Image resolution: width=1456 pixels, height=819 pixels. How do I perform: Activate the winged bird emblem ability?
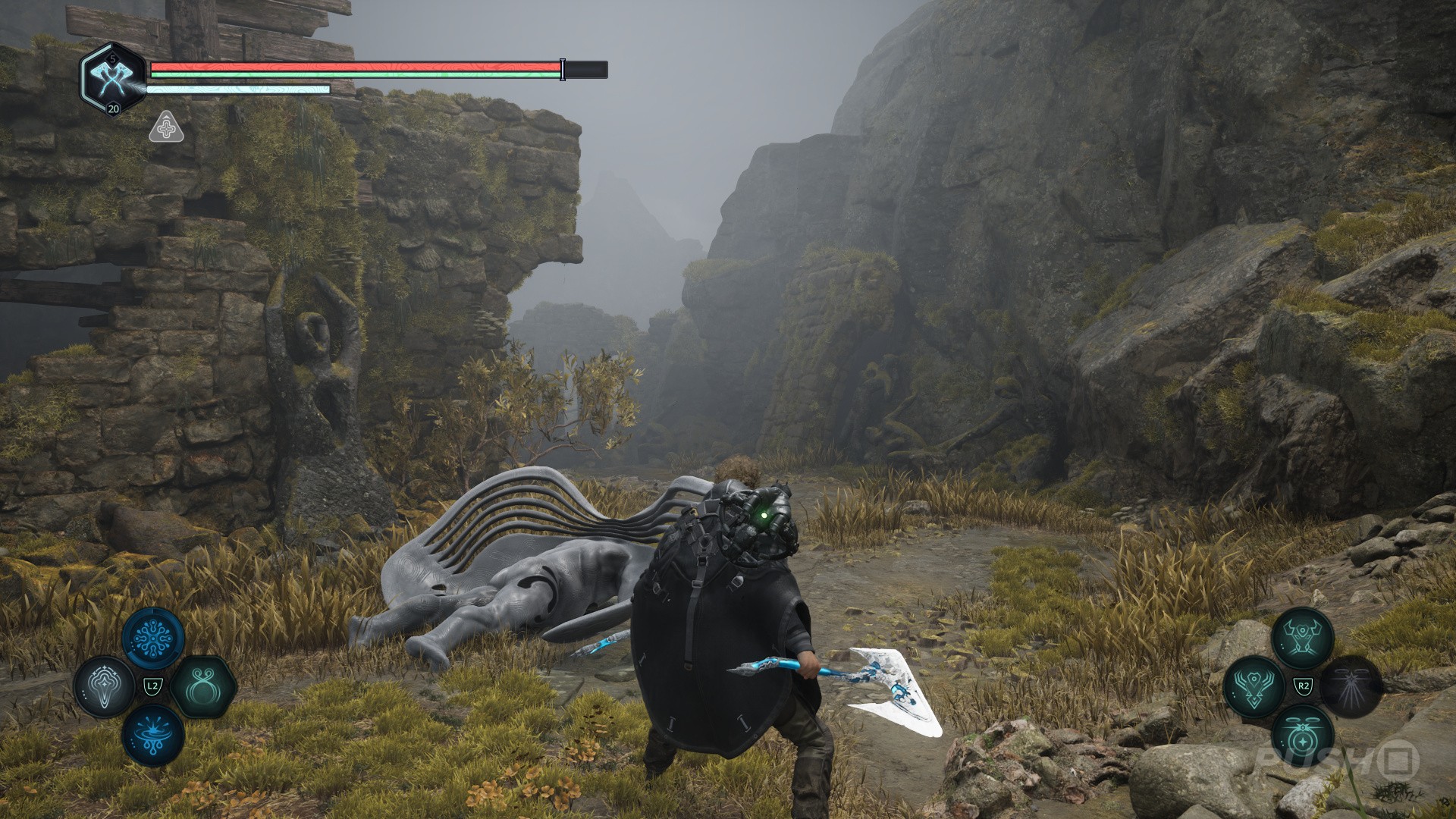pyautogui.click(x=1254, y=686)
